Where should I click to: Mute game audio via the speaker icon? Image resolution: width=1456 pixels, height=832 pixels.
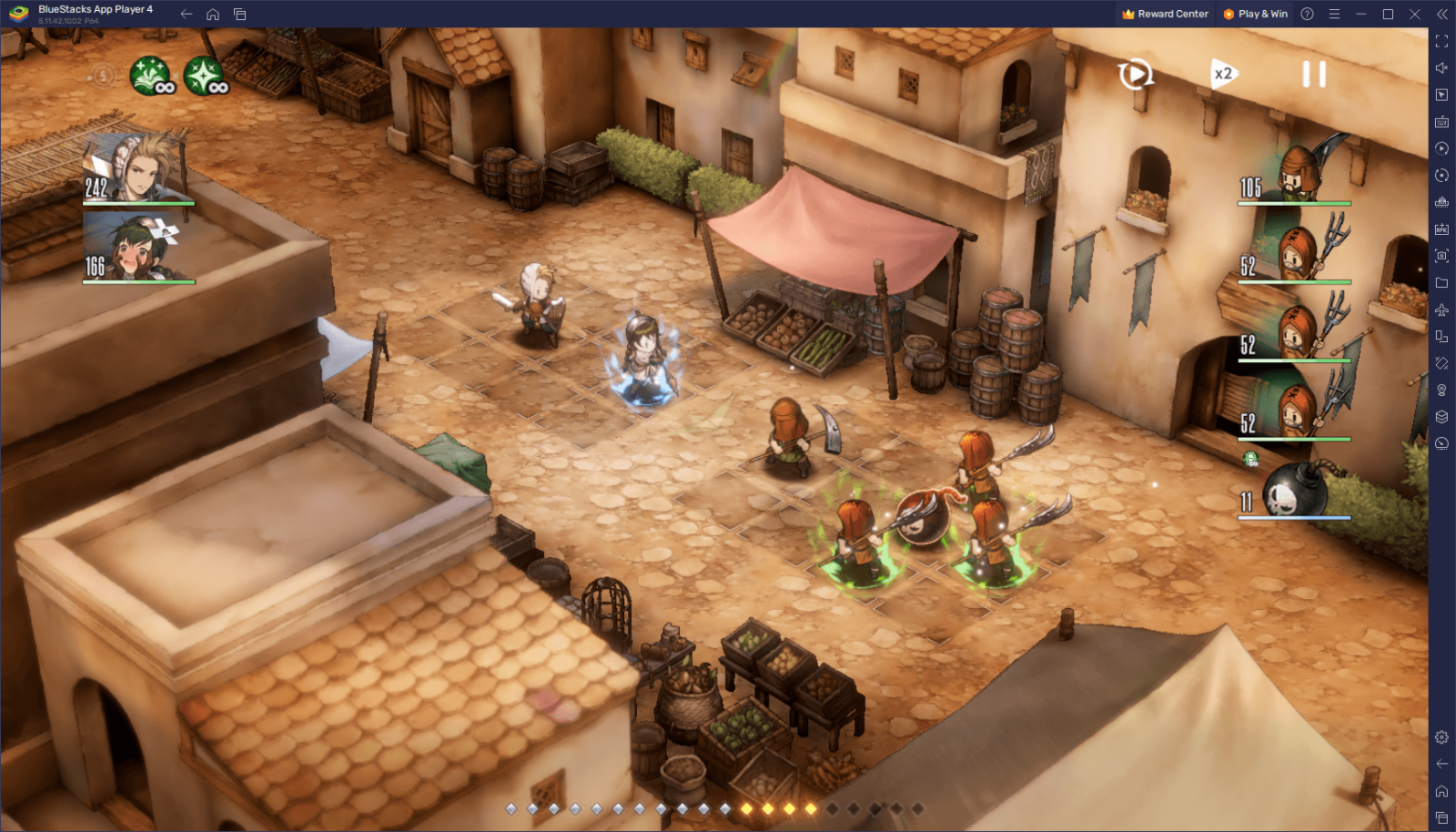click(1441, 66)
